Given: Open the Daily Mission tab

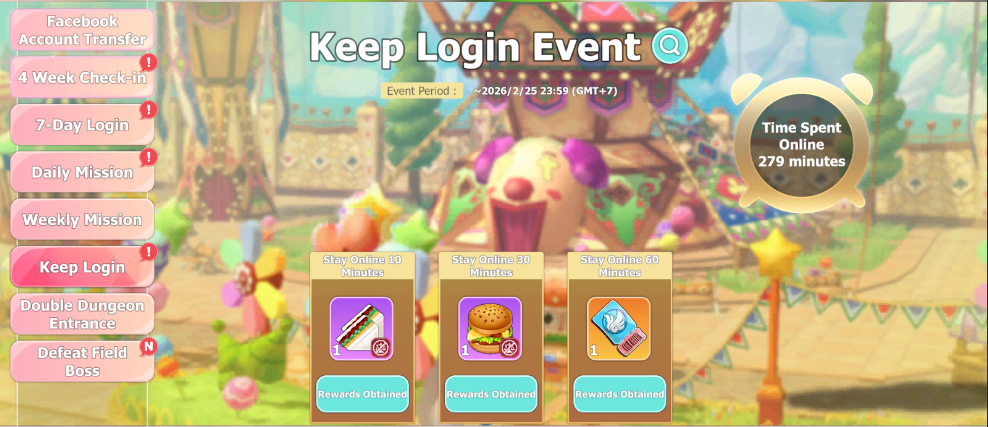Looking at the screenshot, I should [x=82, y=172].
